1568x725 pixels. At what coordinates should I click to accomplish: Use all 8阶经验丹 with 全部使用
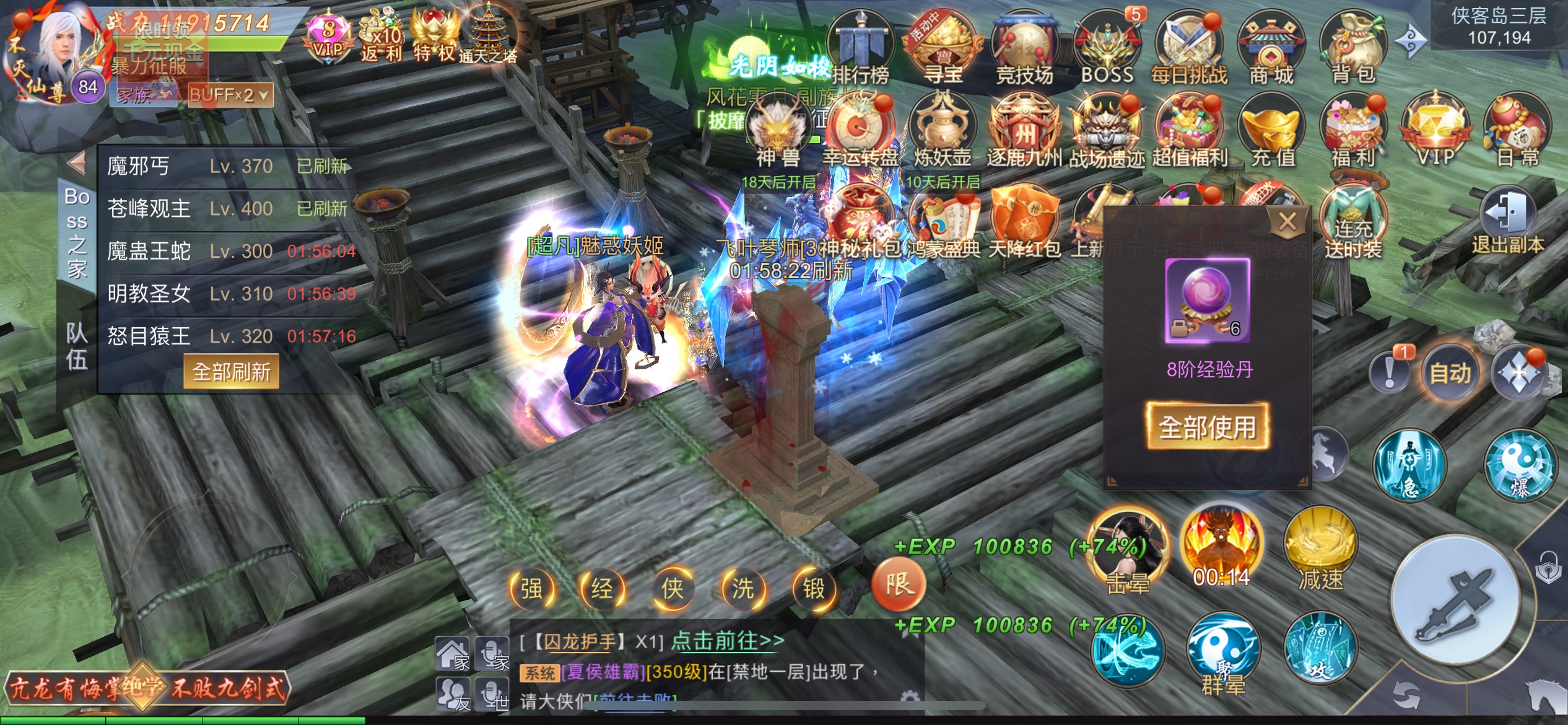coord(1207,426)
